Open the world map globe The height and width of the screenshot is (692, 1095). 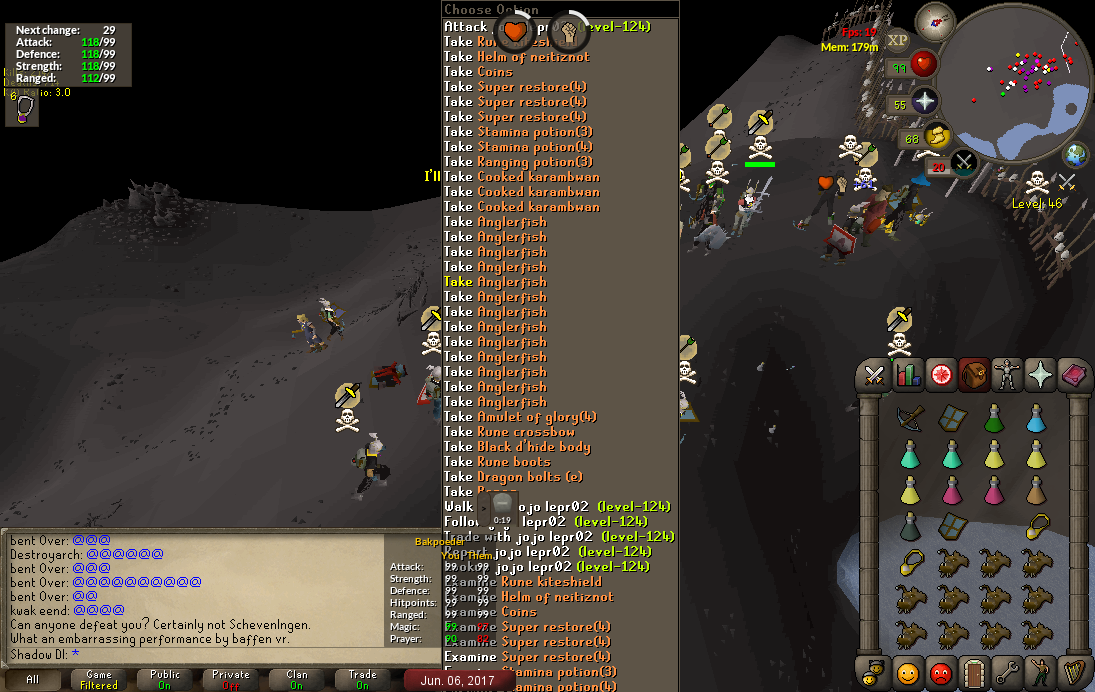(1076, 155)
